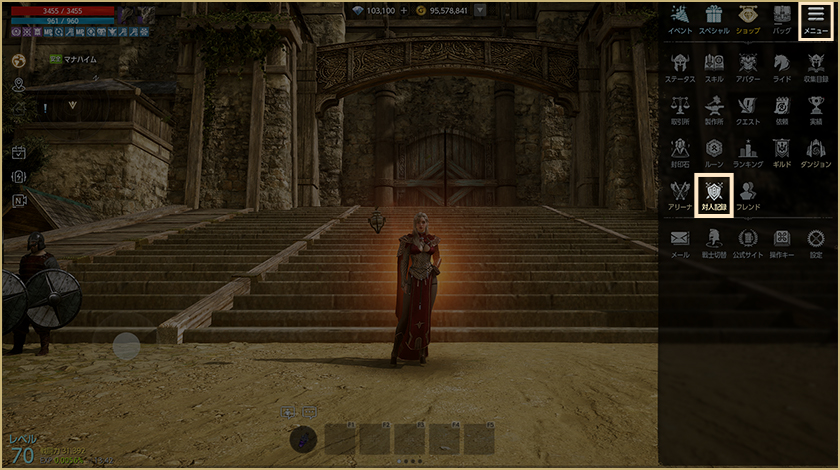
Task: Open the ギルド guild menu
Action: click(782, 152)
